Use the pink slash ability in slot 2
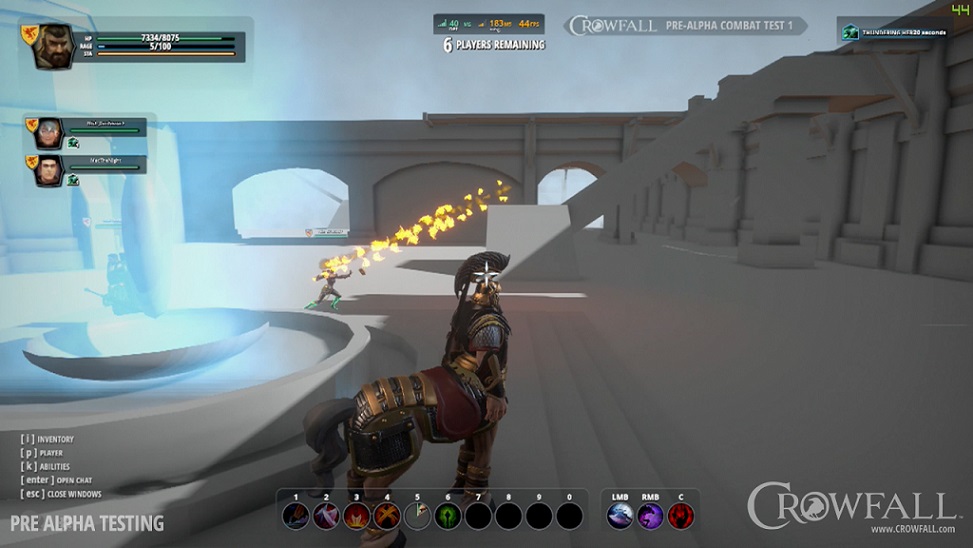 pyautogui.click(x=326, y=516)
